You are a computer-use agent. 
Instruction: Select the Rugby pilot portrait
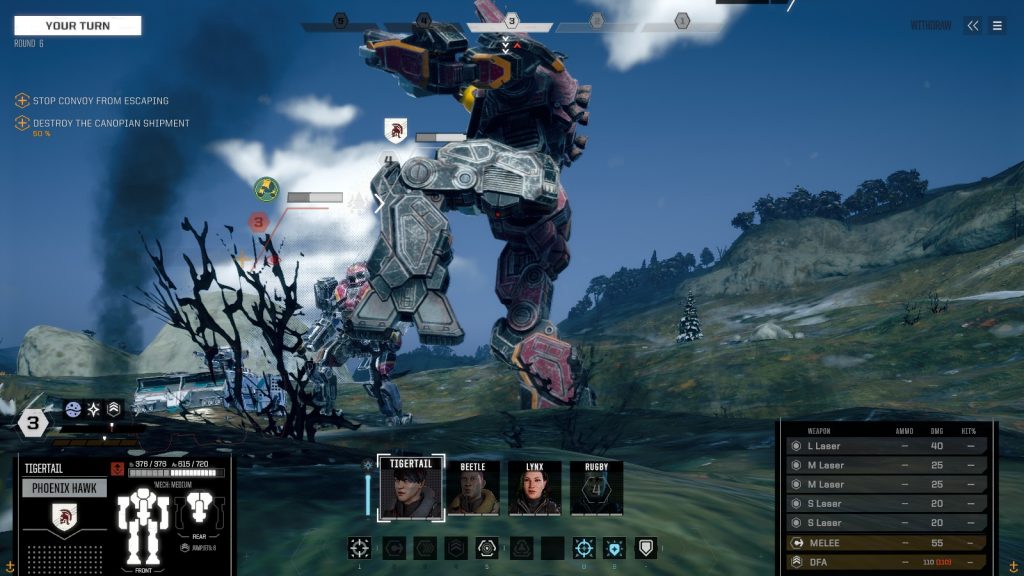[596, 489]
